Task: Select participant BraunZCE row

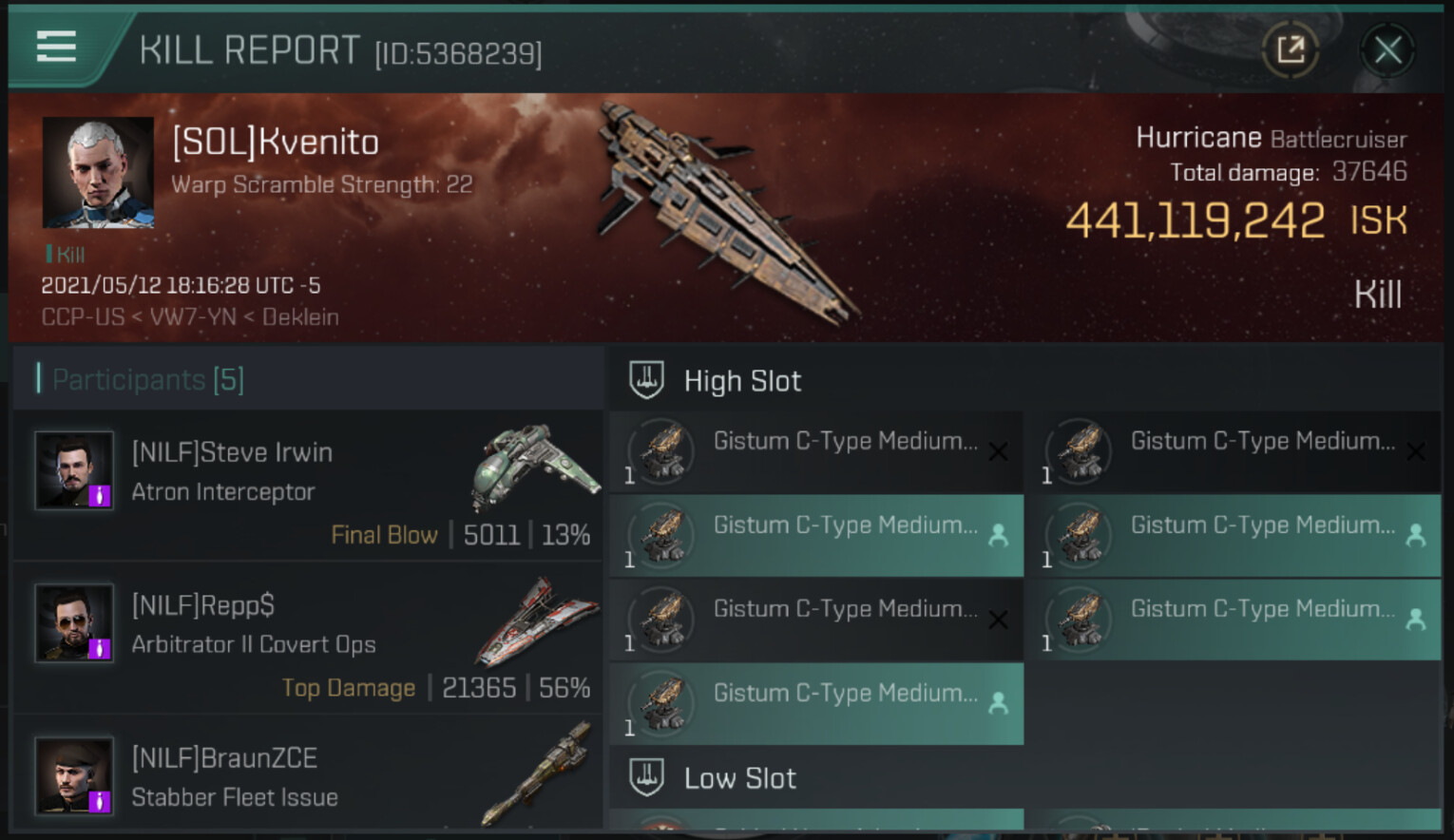Action: click(308, 776)
